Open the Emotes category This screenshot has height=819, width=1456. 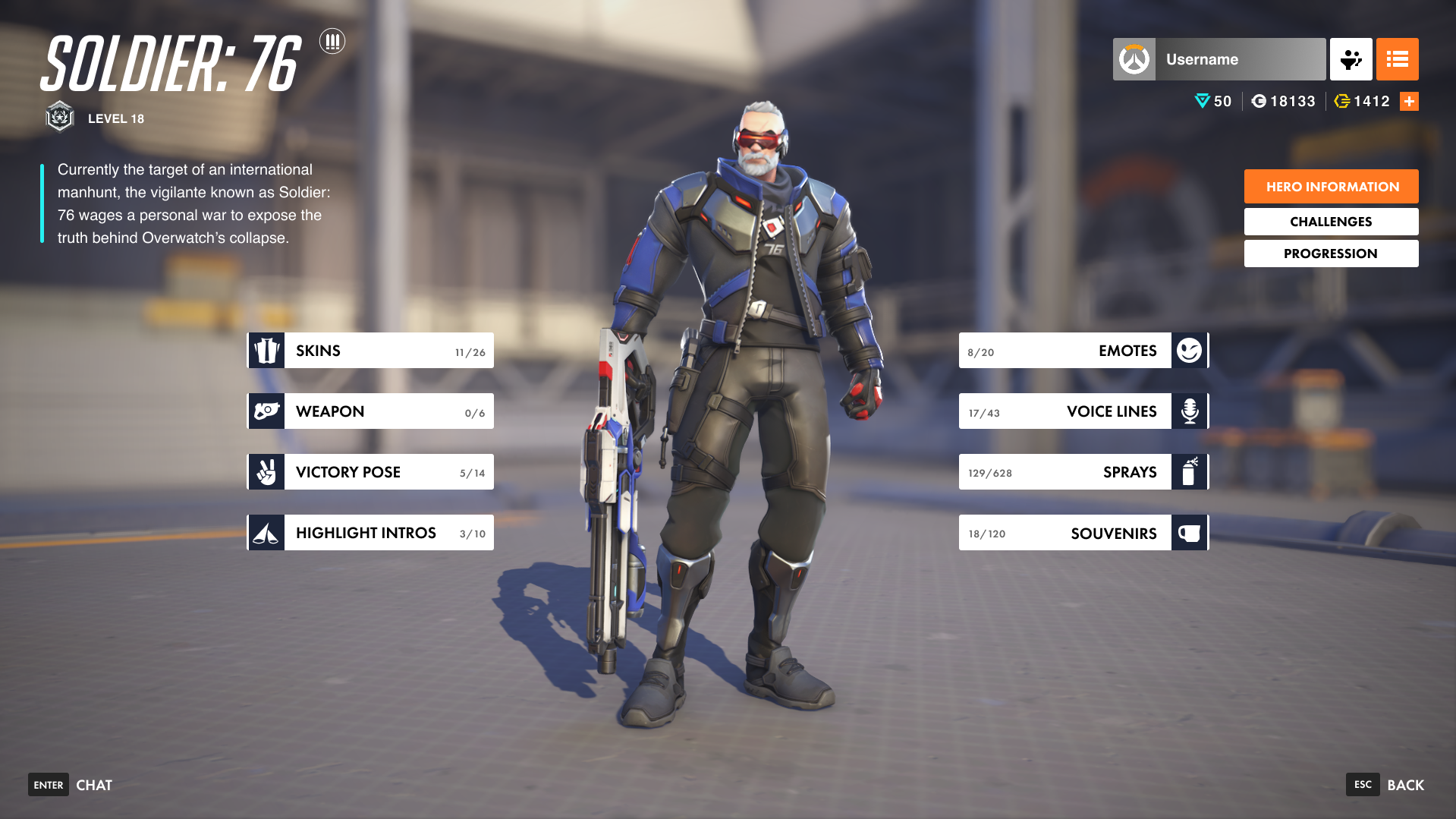coord(1083,351)
